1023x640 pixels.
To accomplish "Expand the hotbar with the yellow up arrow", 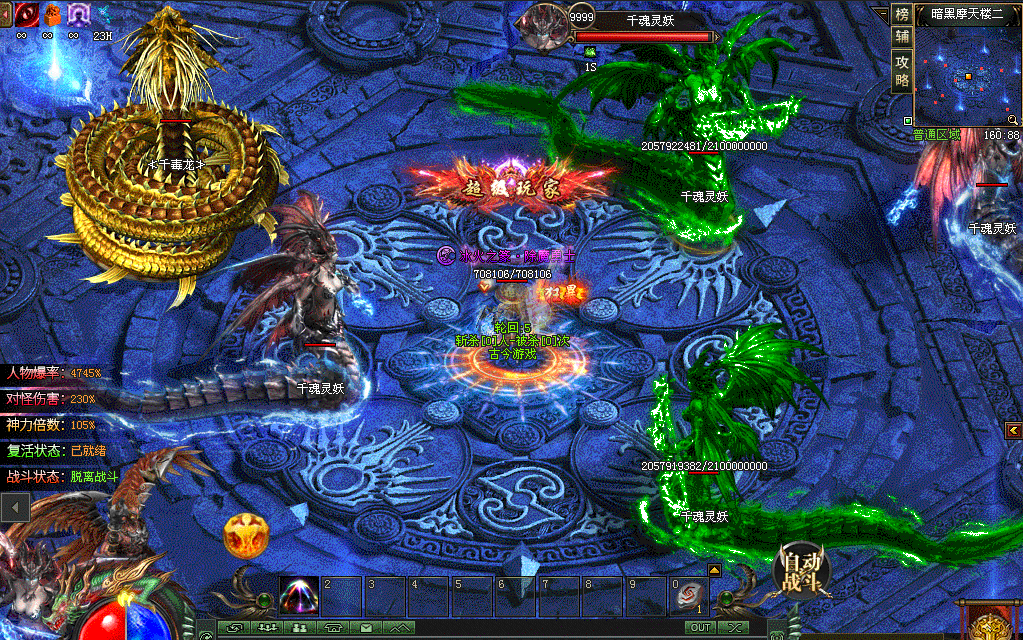I will pos(714,570).
